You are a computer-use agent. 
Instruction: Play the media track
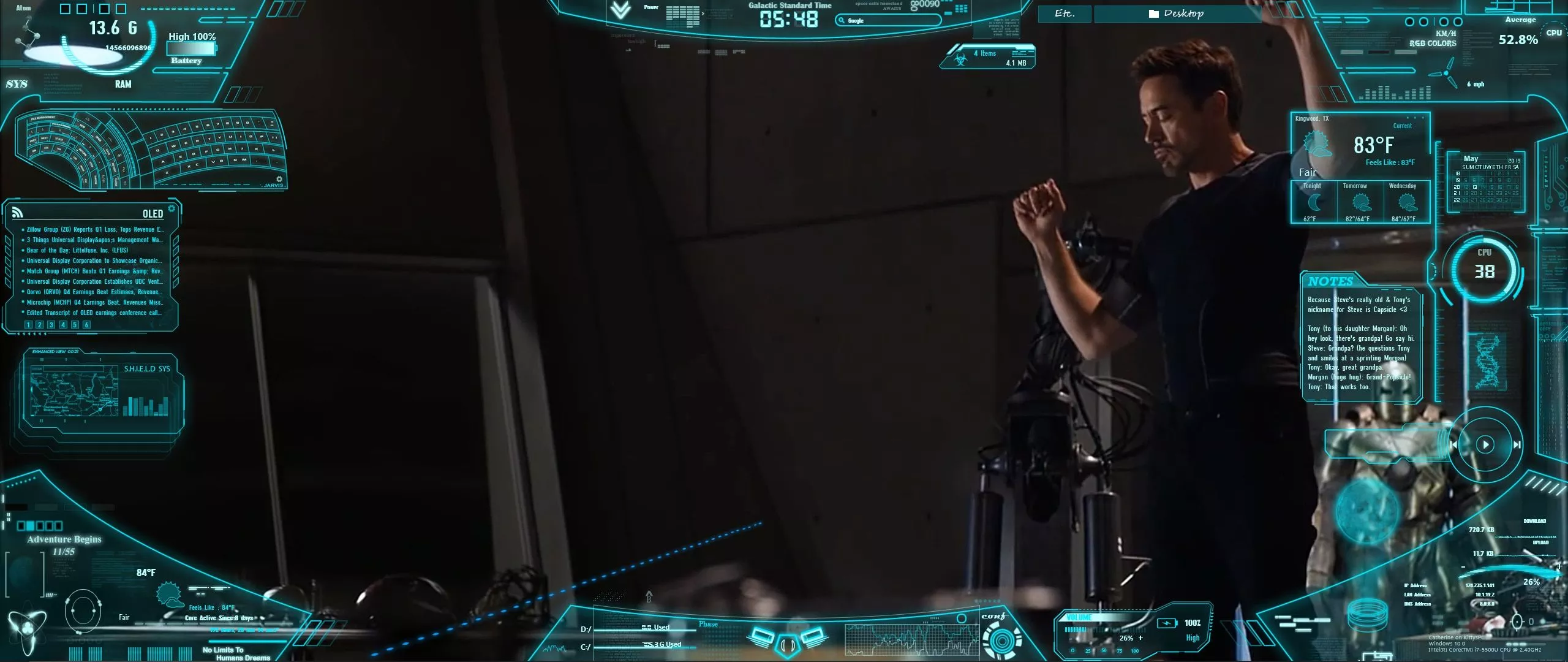1485,444
